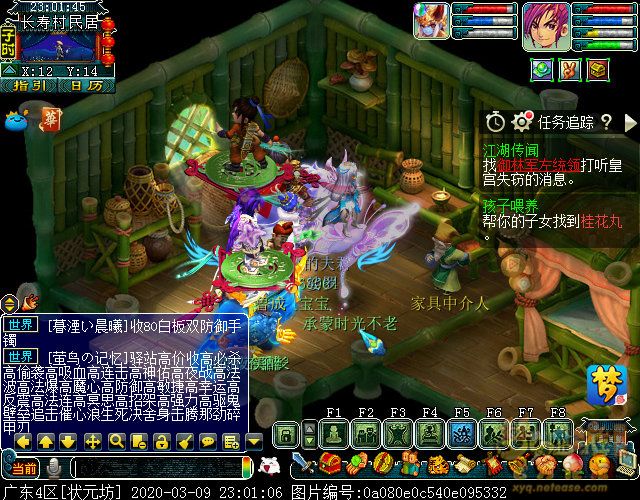640x500 pixels.
Task: Open the golden treasure chest icon
Action: point(597,70)
